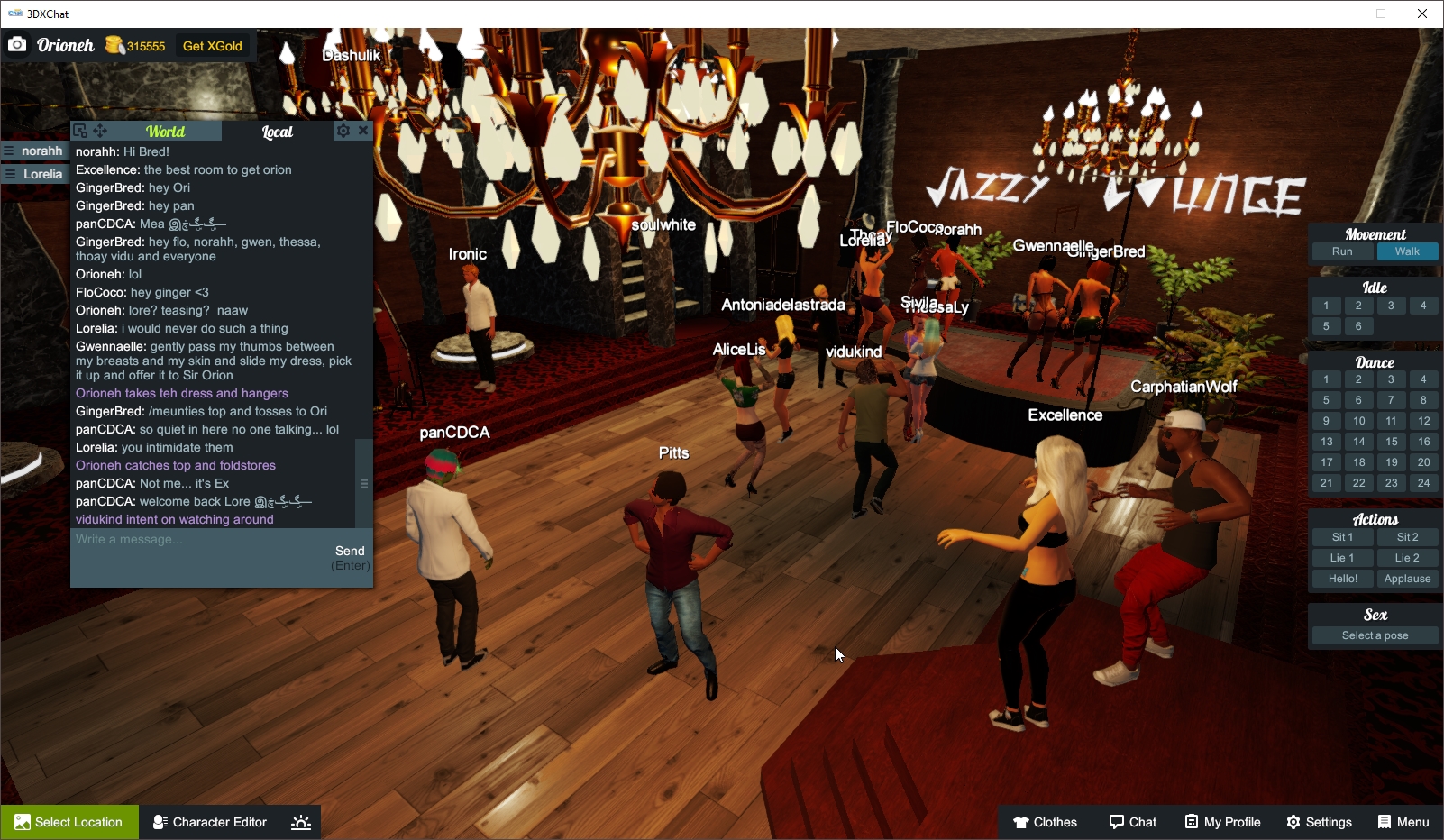This screenshot has height=840, width=1444.
Task: Switch to the Local chat tab
Action: tap(277, 132)
